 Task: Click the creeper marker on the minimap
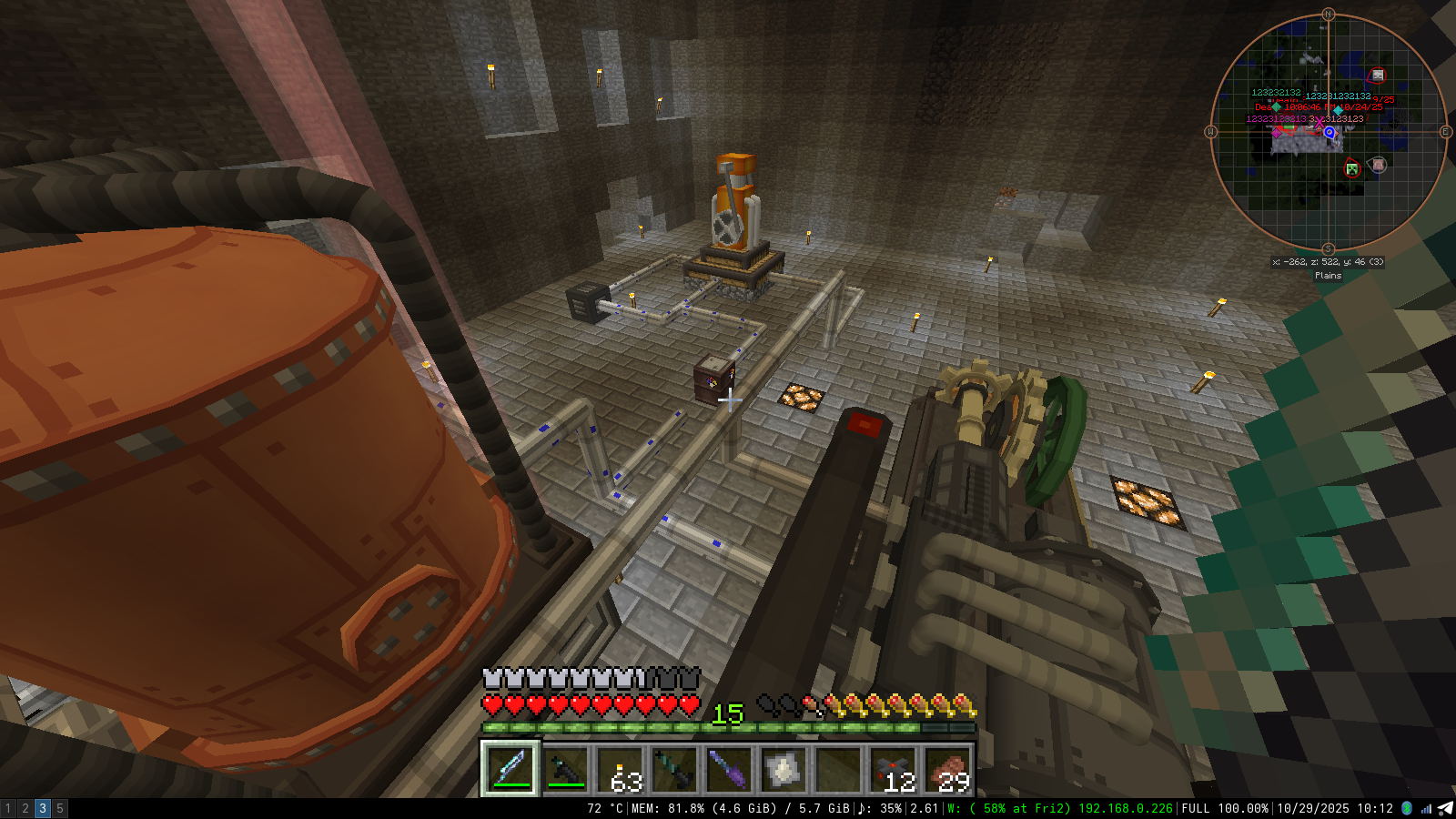click(1352, 168)
